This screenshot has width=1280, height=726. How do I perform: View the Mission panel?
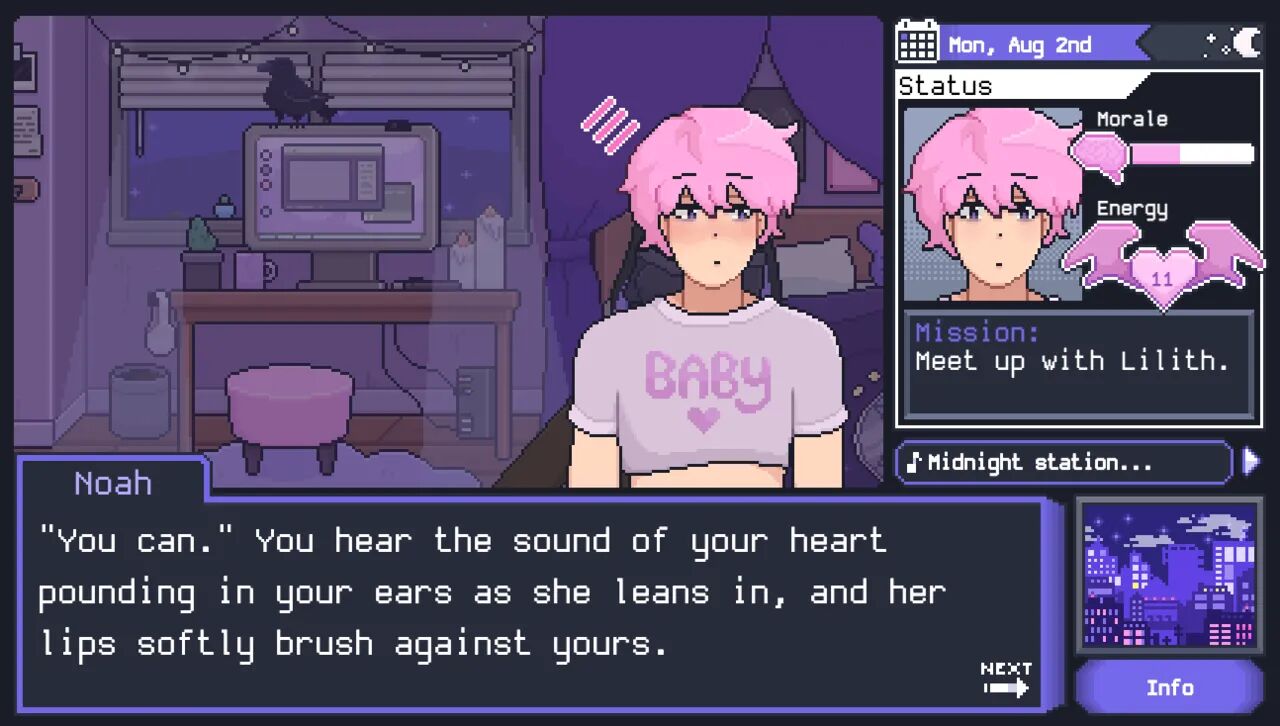pos(1078,364)
